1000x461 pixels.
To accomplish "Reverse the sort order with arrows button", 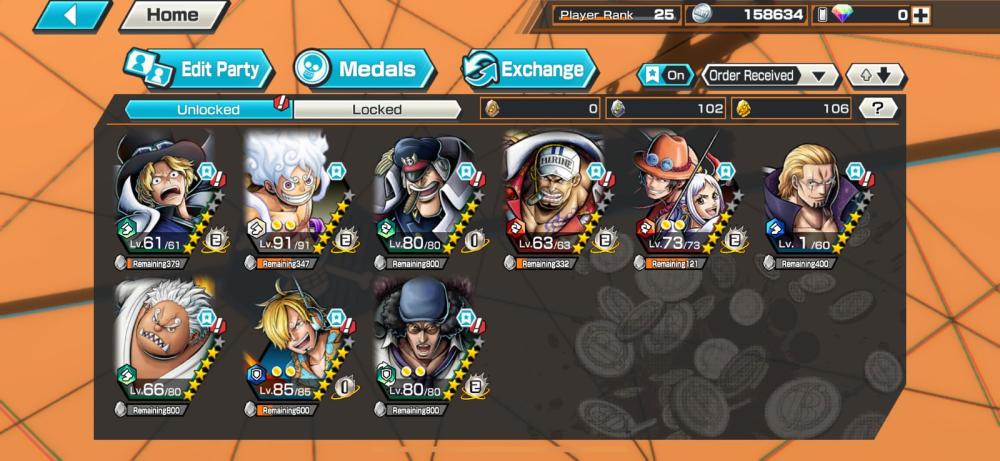I will pyautogui.click(x=875, y=75).
